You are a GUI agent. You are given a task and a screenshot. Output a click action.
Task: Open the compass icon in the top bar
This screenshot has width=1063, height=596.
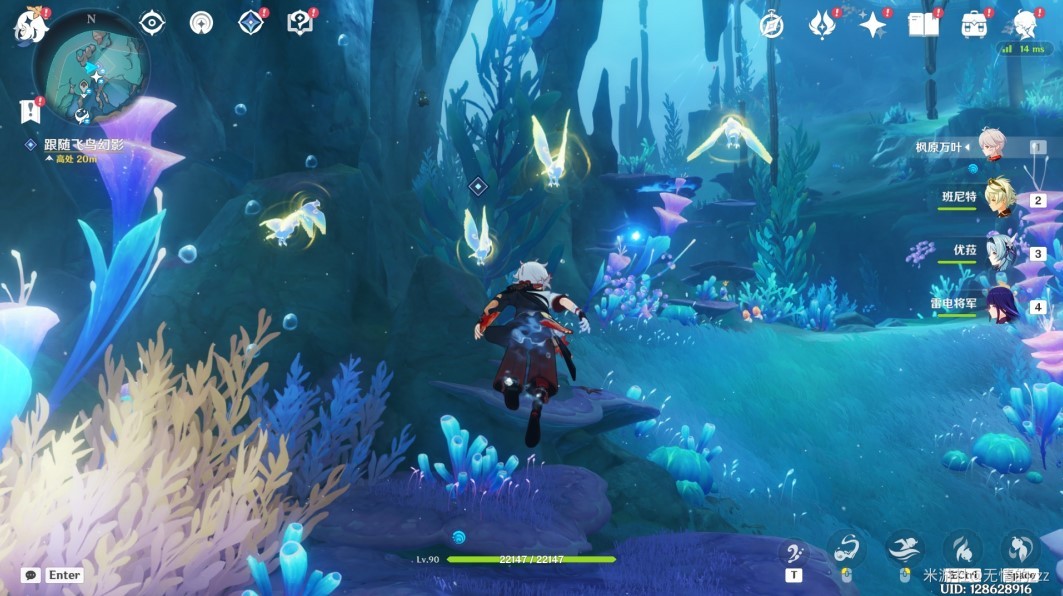pos(771,25)
